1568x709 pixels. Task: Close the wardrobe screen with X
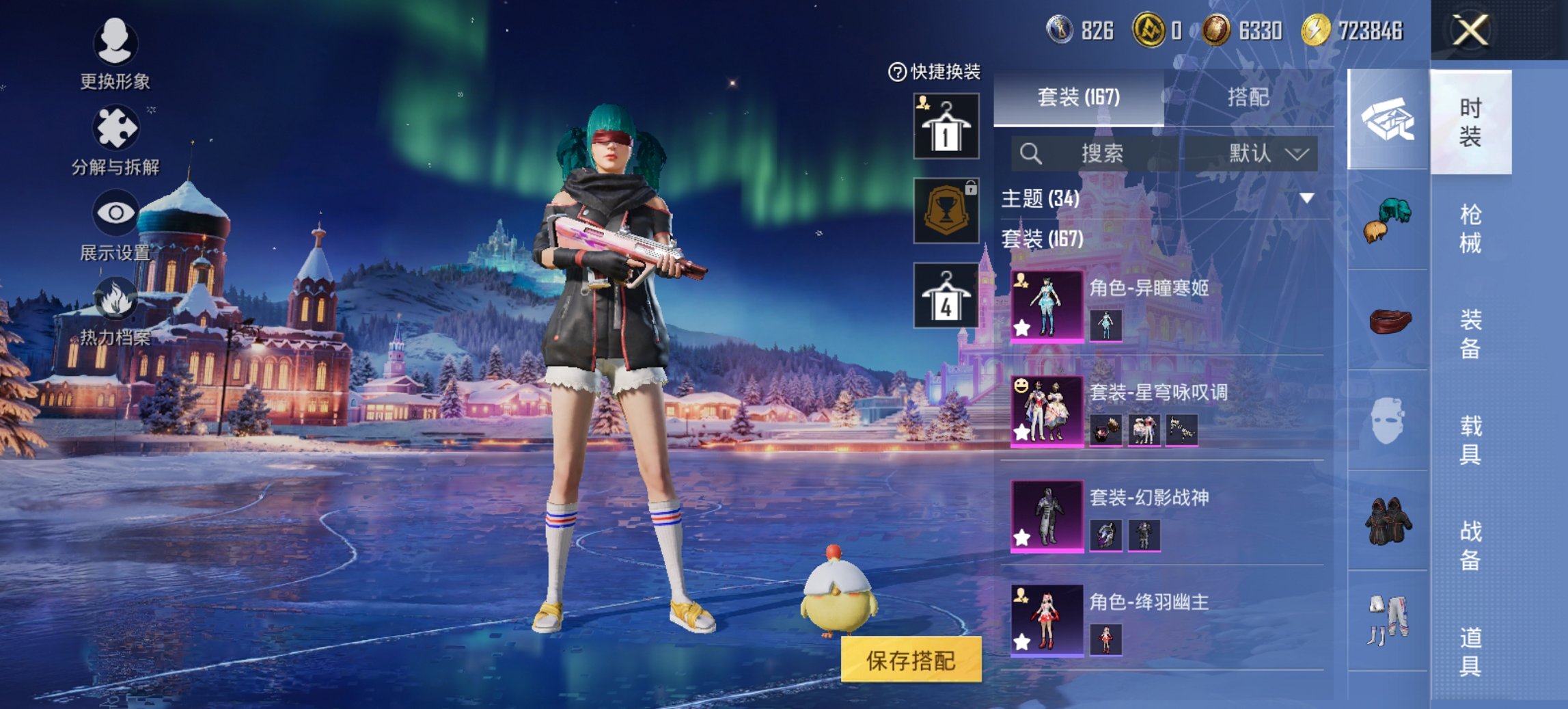1470,30
